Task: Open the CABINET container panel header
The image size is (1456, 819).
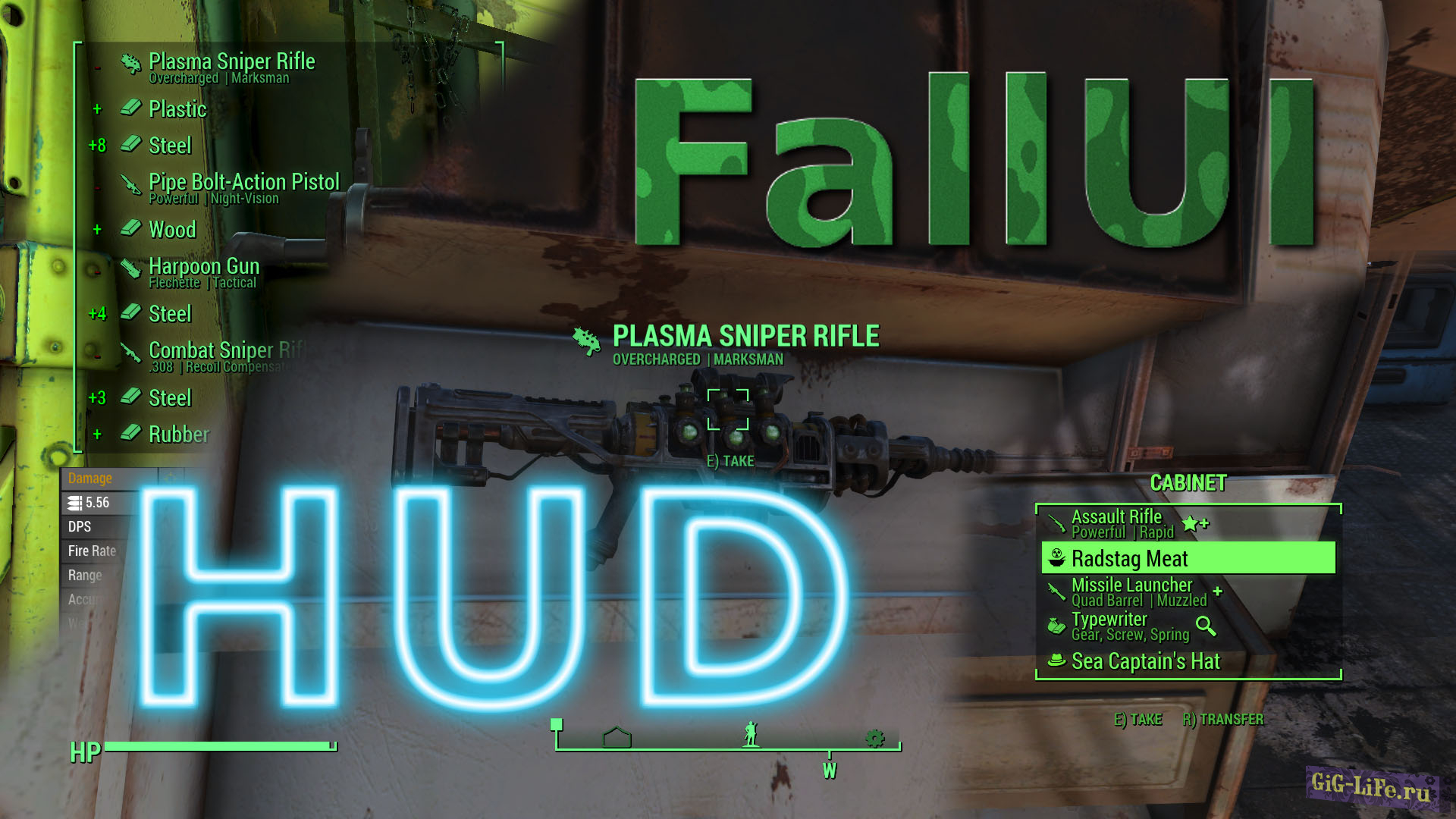Action: pos(1188,481)
